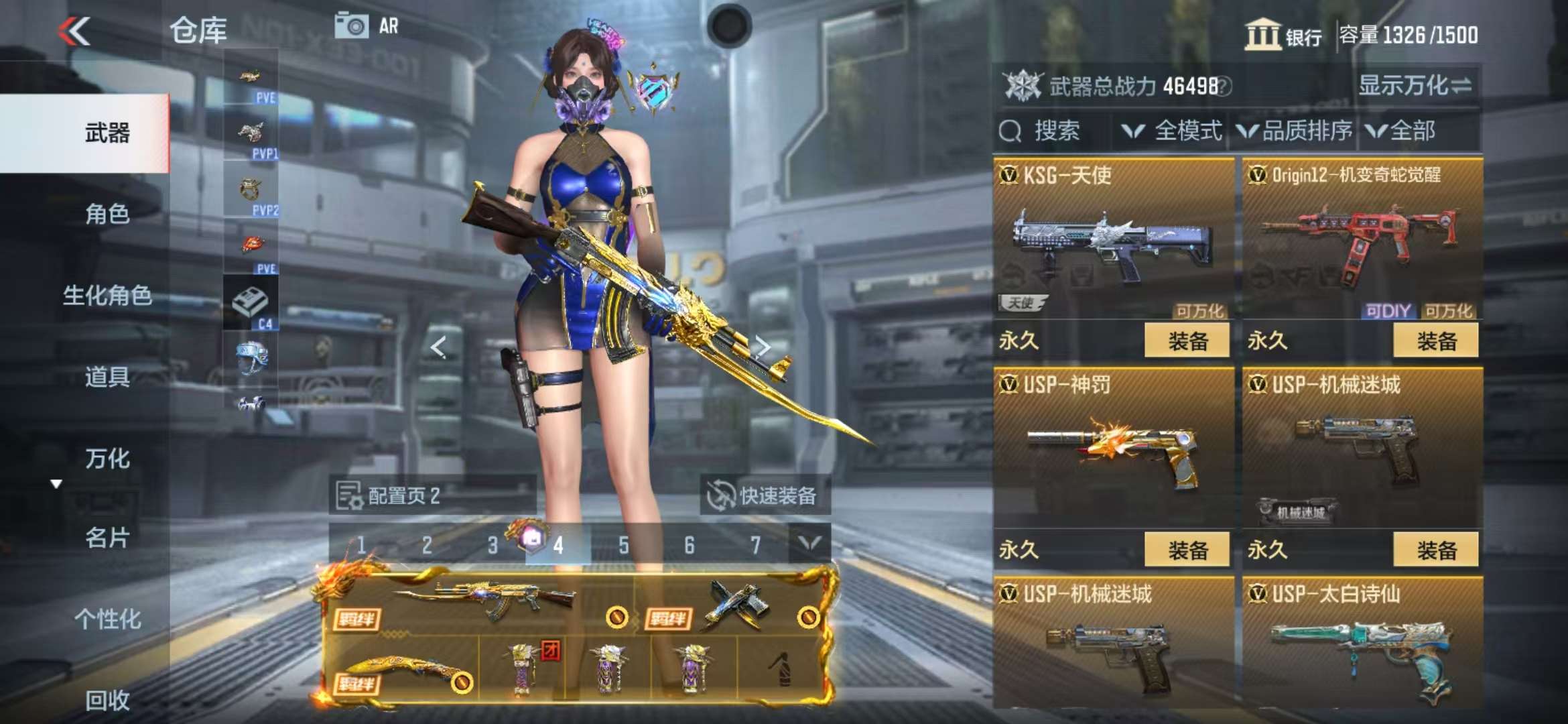Select the USP-太白诗仙 weapon card
Image resolution: width=1568 pixels, height=724 pixels.
tap(1362, 644)
